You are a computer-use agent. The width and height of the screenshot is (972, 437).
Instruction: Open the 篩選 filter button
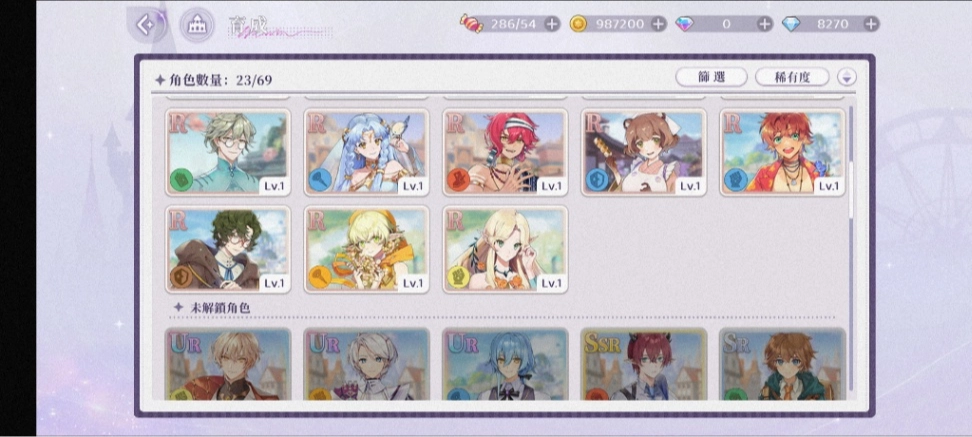(x=711, y=77)
